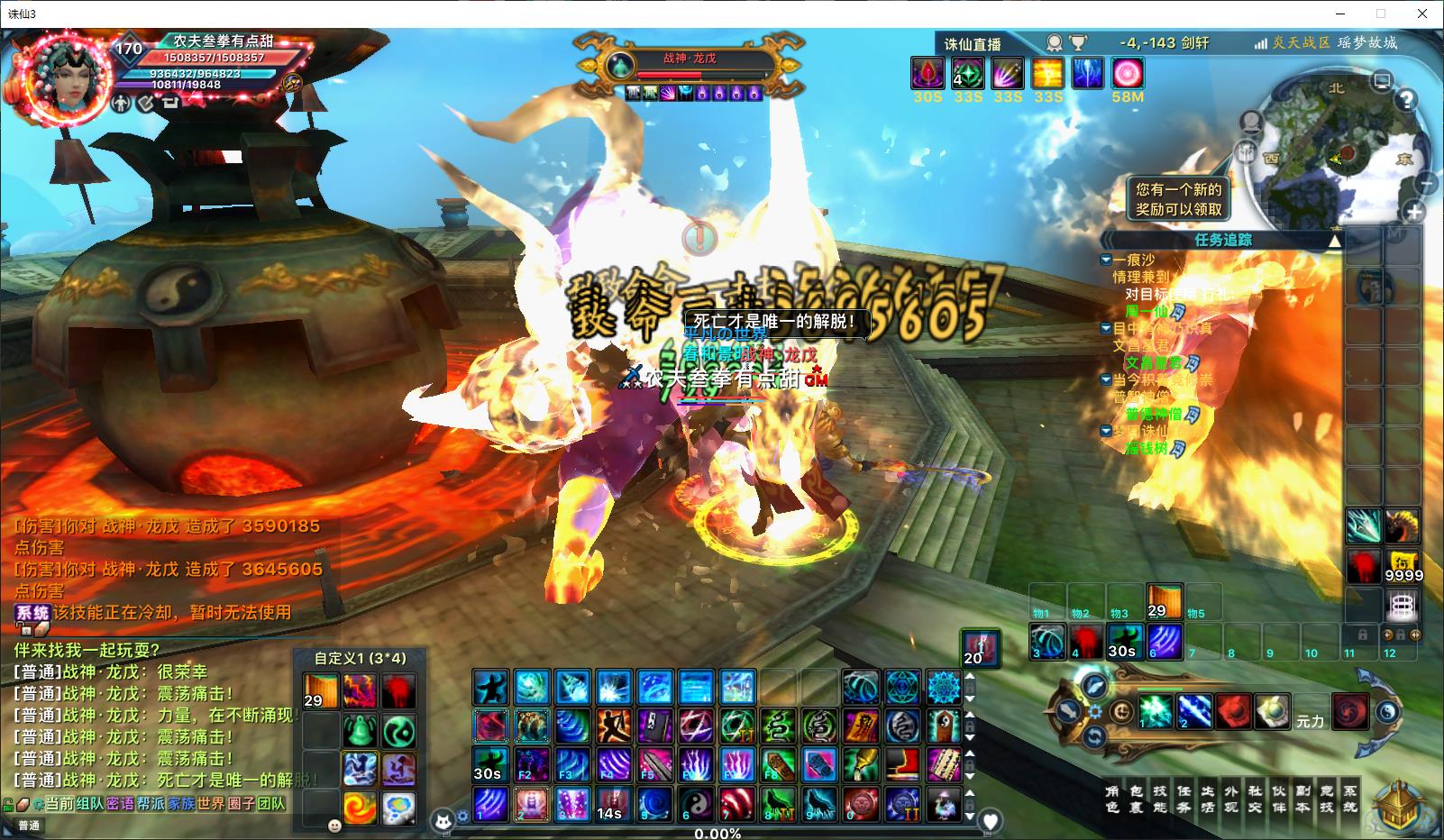Open the 技能 skills menu

(x=1160, y=799)
